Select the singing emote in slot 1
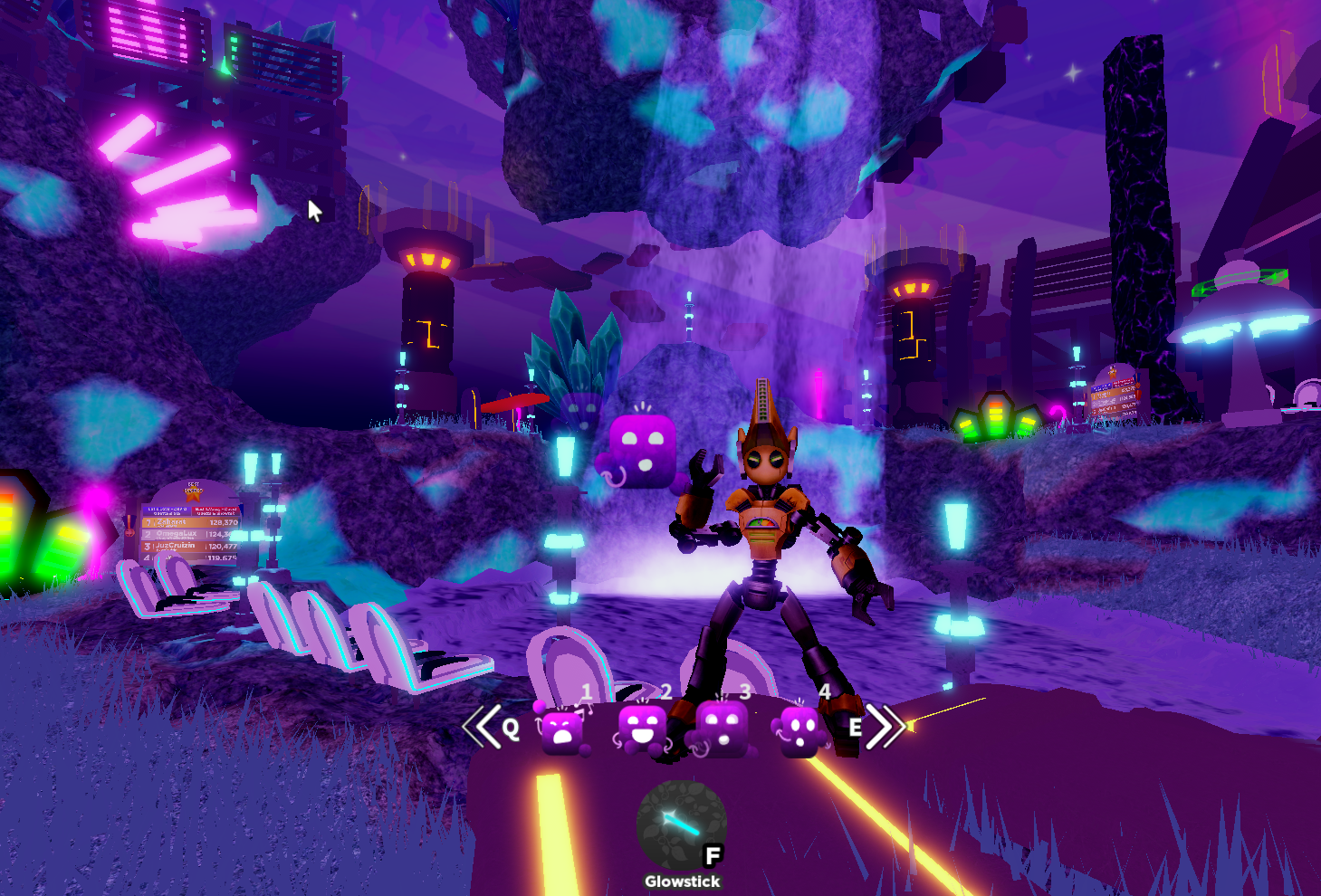Image resolution: width=1321 pixels, height=896 pixels. tap(563, 729)
